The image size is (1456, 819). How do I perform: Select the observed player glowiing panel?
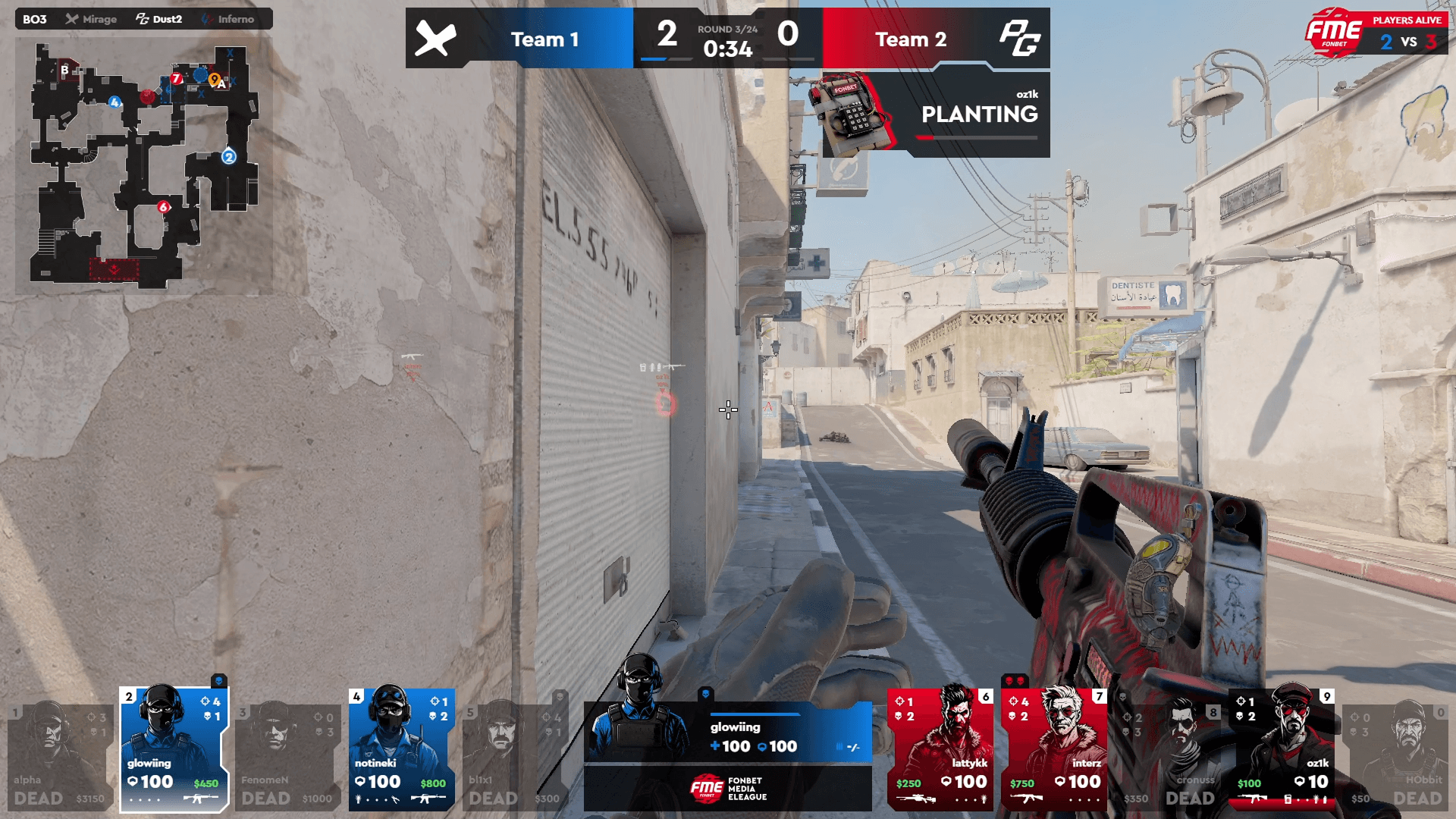pos(728,732)
